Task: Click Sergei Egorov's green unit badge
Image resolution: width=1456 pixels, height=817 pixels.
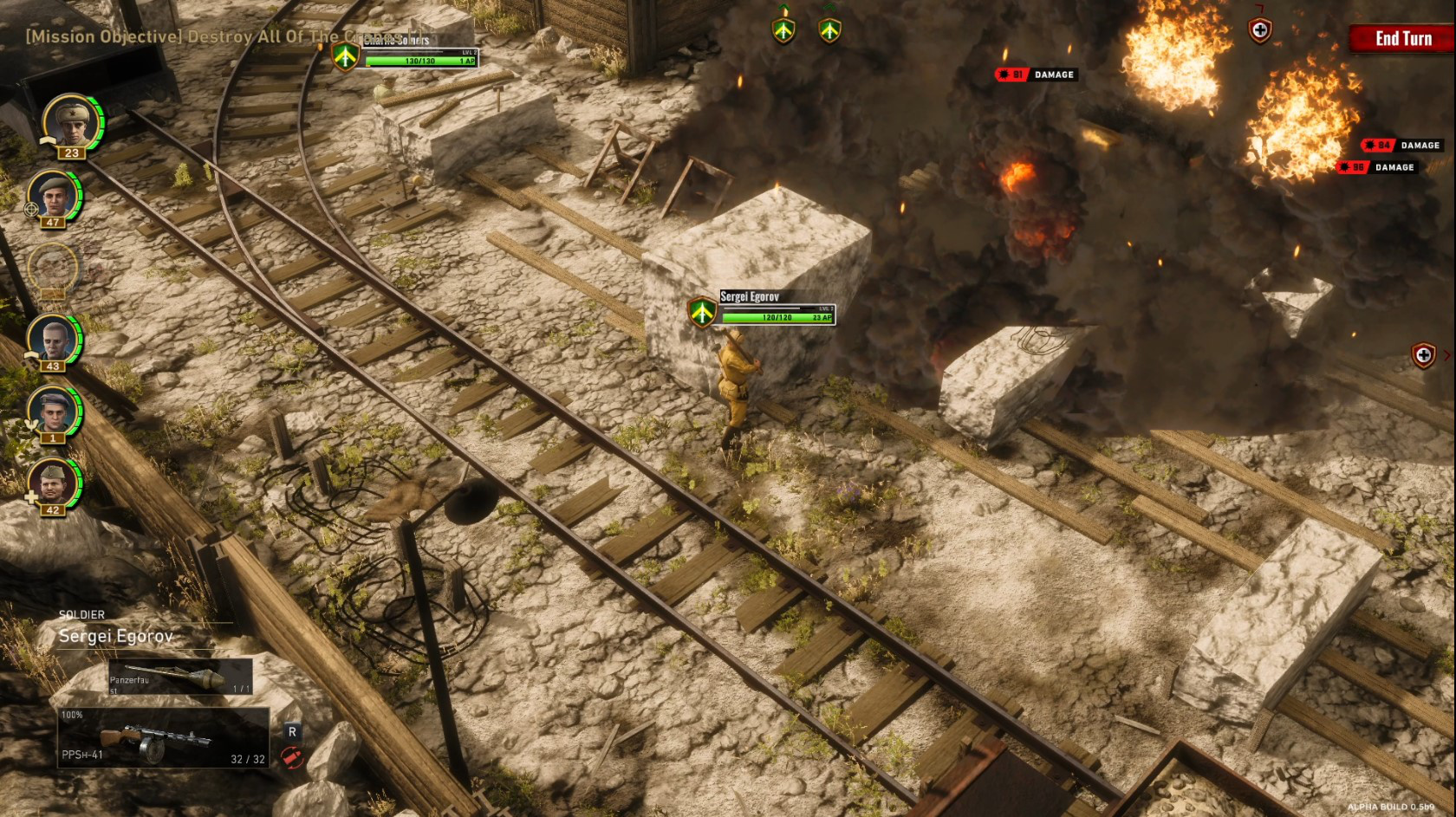Action: (701, 311)
